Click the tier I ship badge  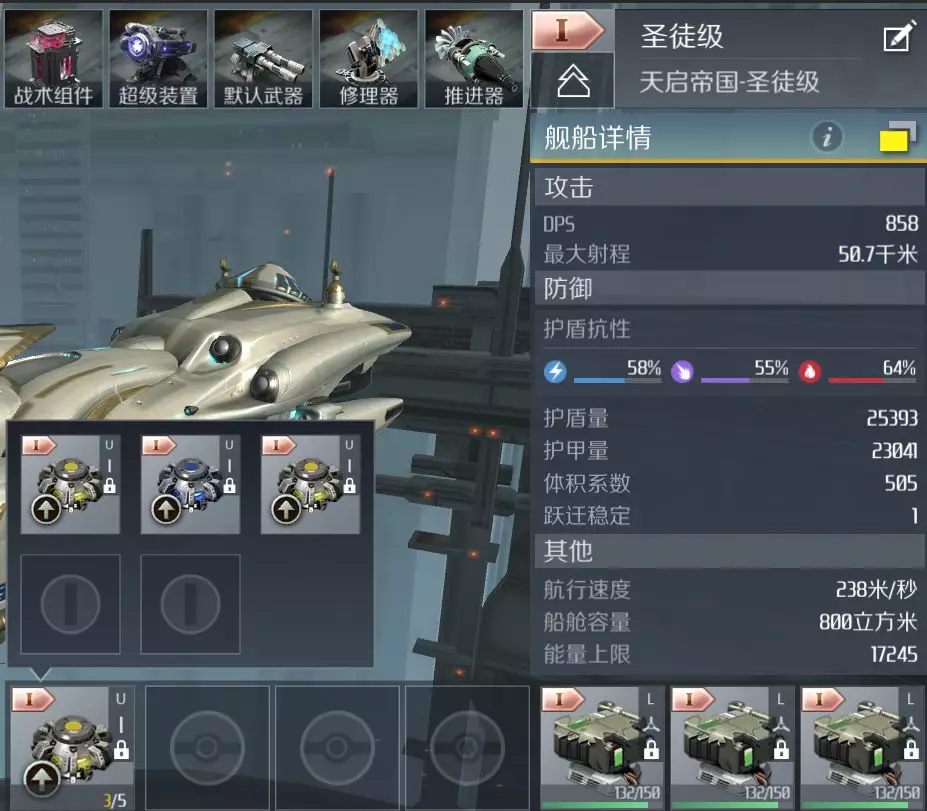tap(566, 30)
